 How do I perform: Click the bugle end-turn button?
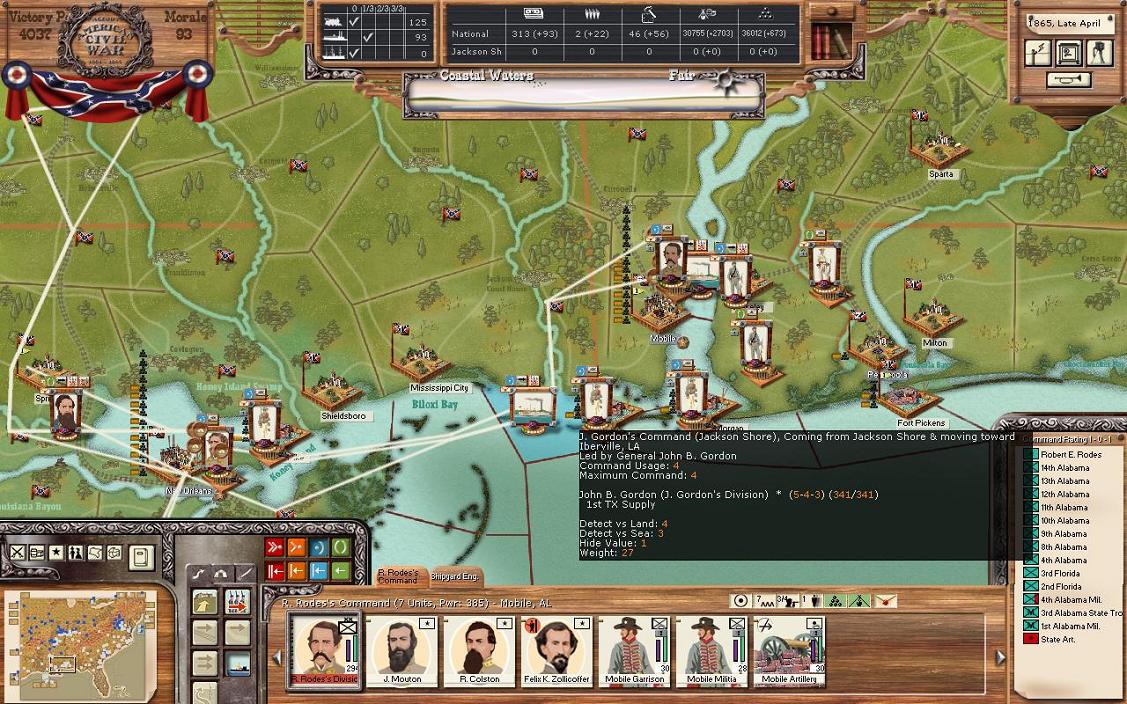coord(1069,80)
